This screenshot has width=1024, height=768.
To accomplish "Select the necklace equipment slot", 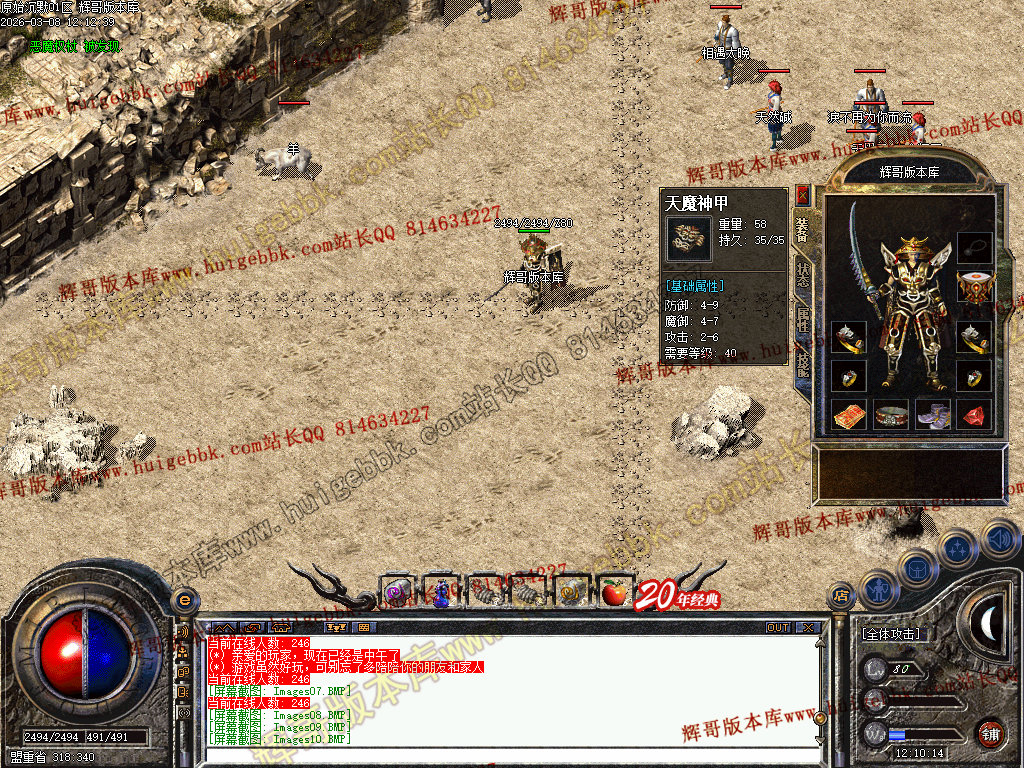I will pos(974,246).
